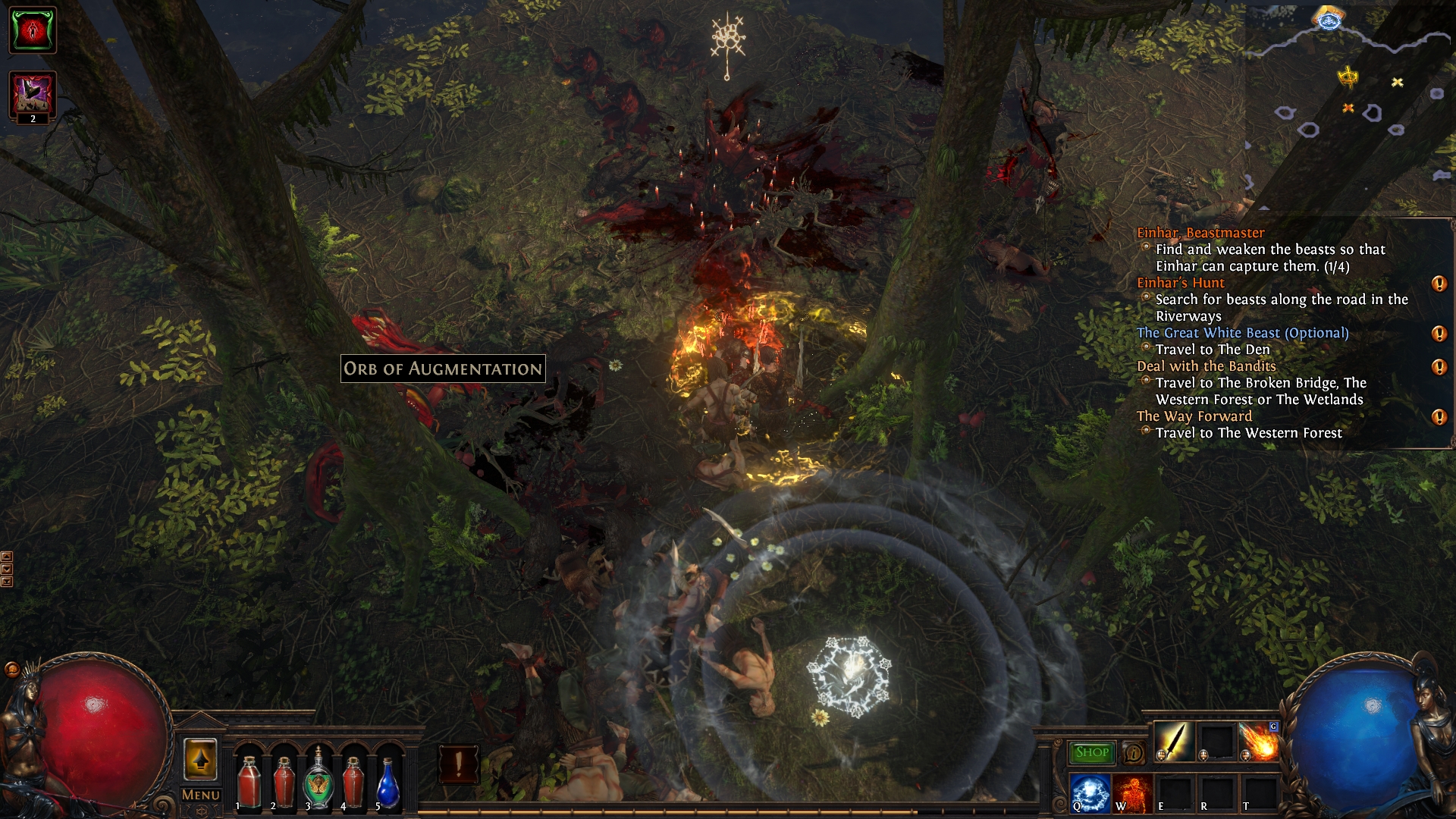Use the blue mana flask
Image resolution: width=1456 pixels, height=819 pixels.
click(x=388, y=785)
